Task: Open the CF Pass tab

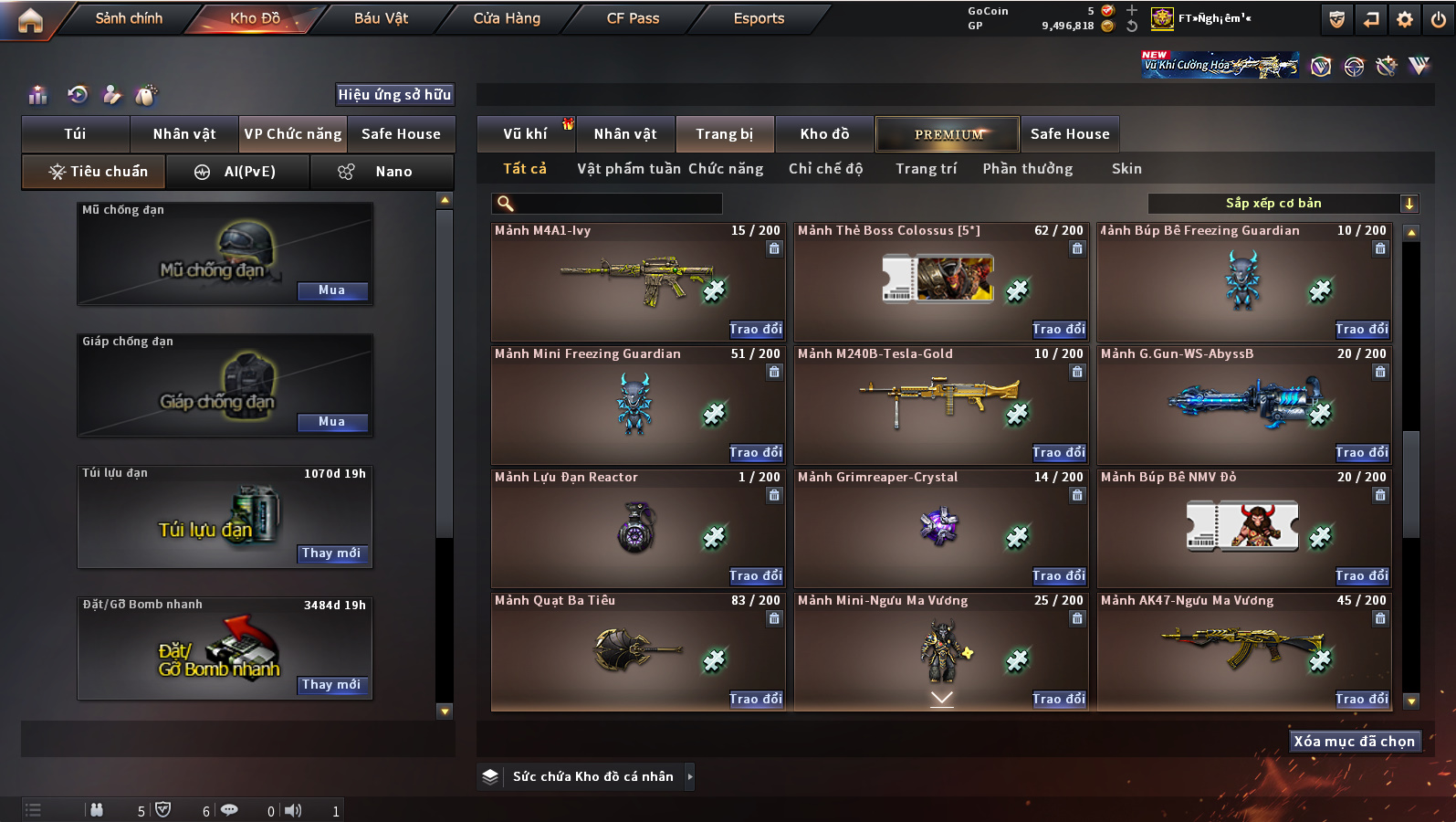Action: tap(633, 18)
